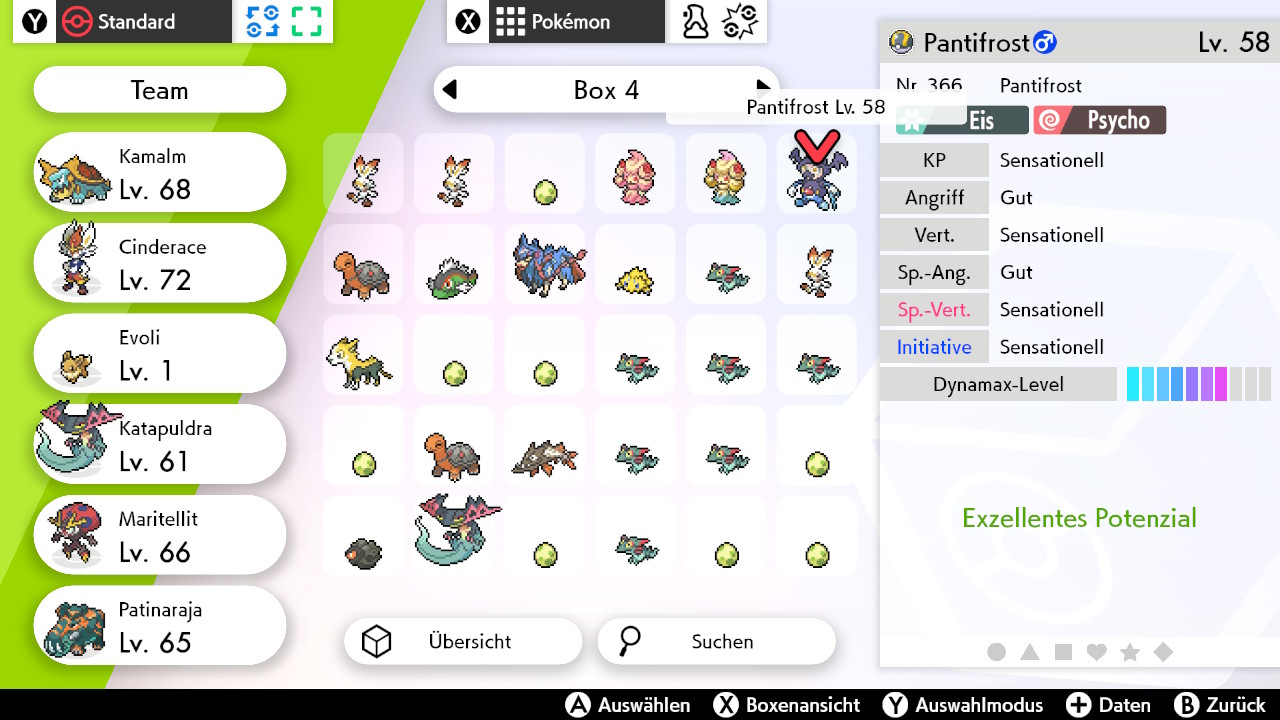Choose Cinderace Lv. 72 from the team

[160, 264]
